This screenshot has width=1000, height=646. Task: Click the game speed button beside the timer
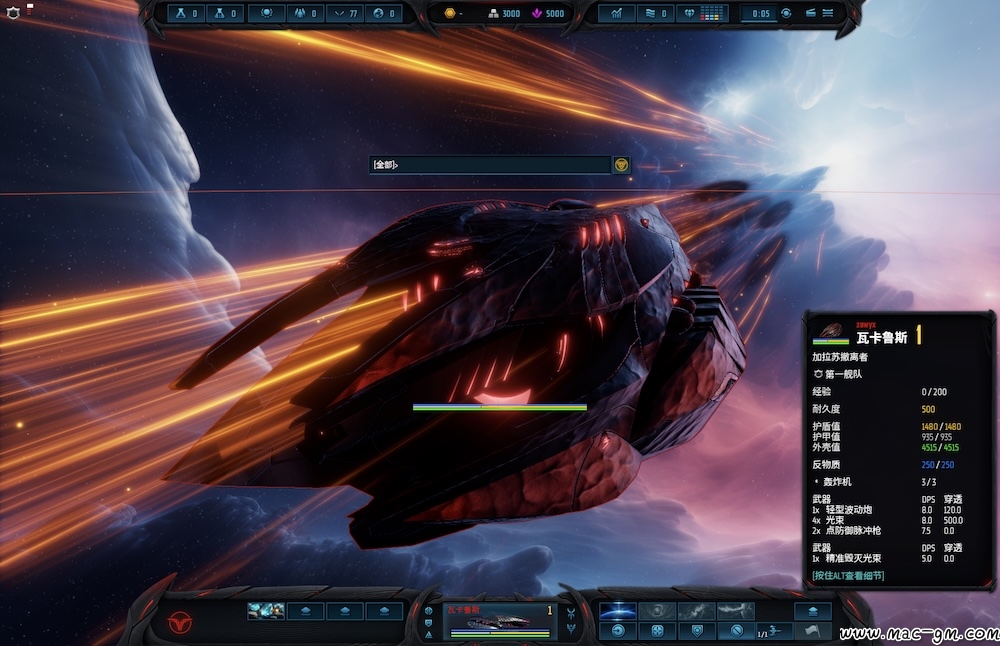[786, 13]
